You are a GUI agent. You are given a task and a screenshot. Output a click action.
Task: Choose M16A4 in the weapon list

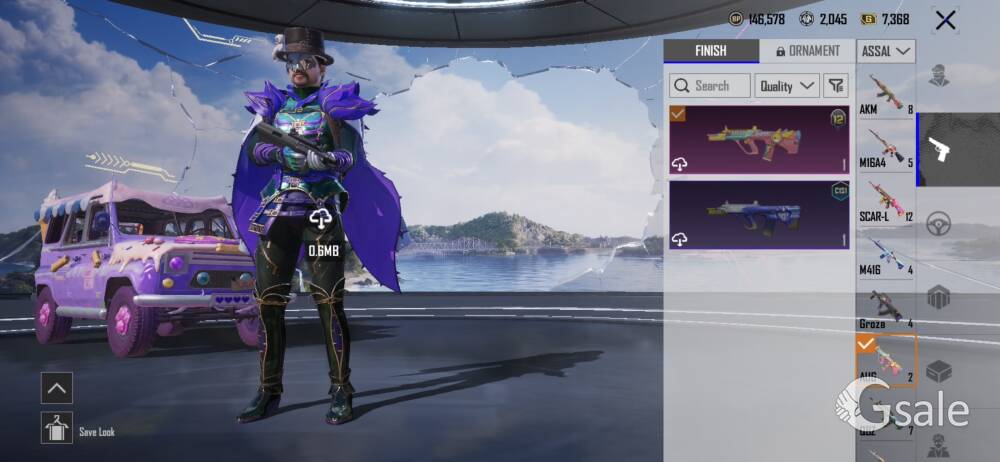[x=886, y=146]
